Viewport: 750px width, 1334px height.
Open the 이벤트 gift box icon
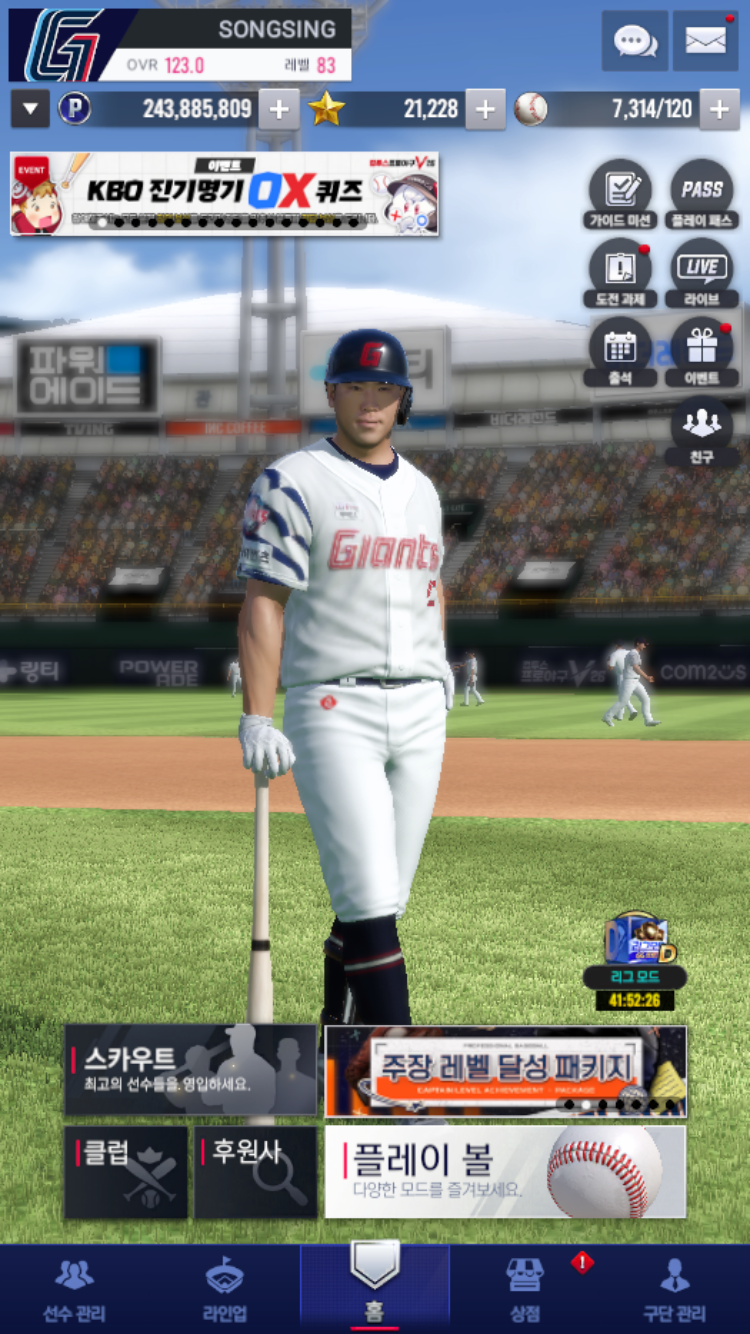(x=702, y=352)
